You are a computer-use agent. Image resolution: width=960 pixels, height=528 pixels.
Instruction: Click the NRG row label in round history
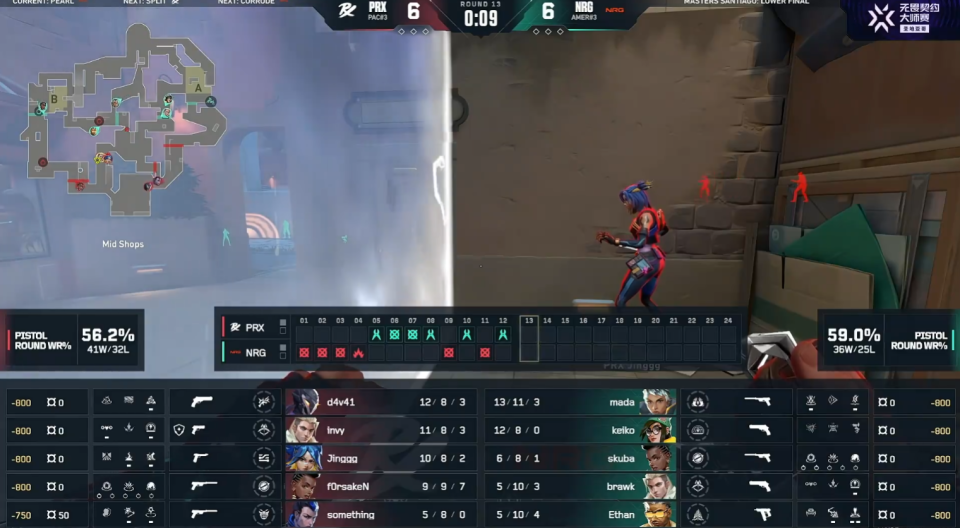[252, 352]
